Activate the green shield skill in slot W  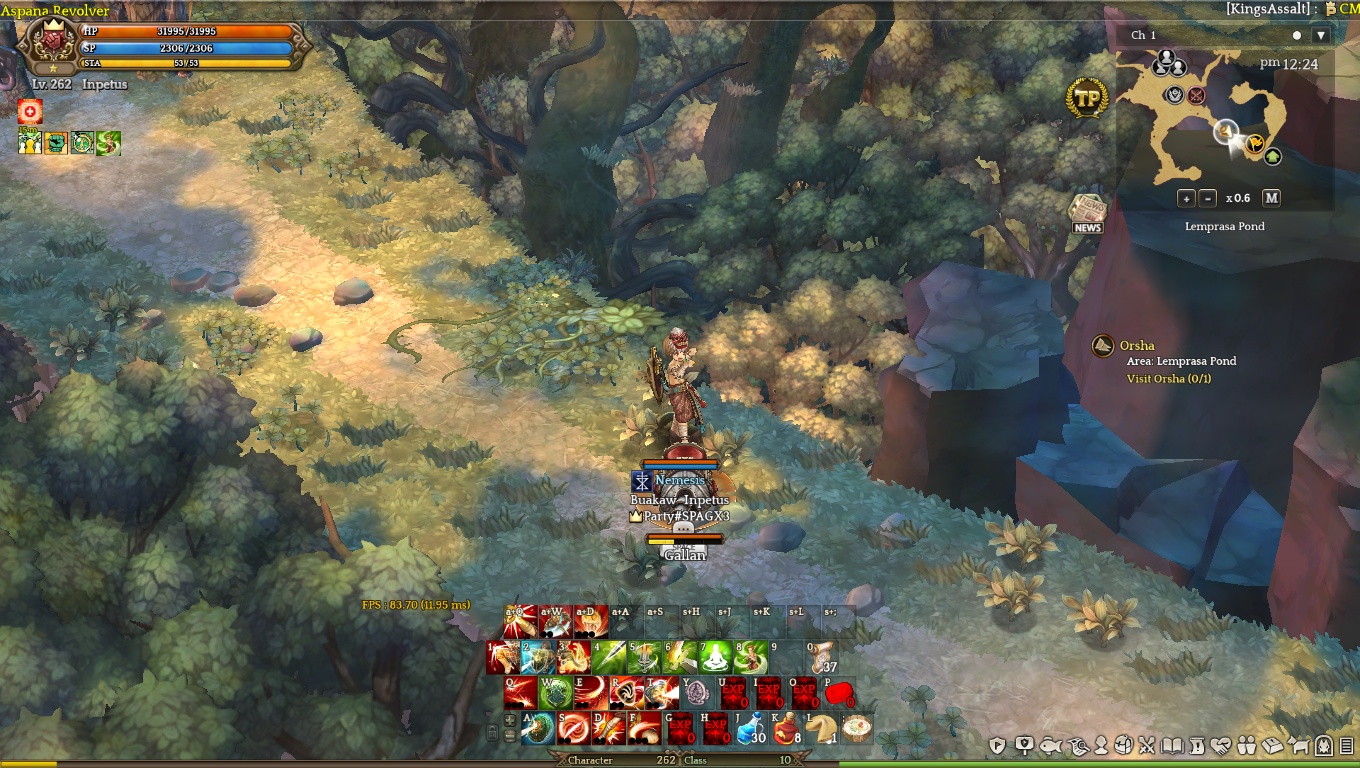coord(555,692)
